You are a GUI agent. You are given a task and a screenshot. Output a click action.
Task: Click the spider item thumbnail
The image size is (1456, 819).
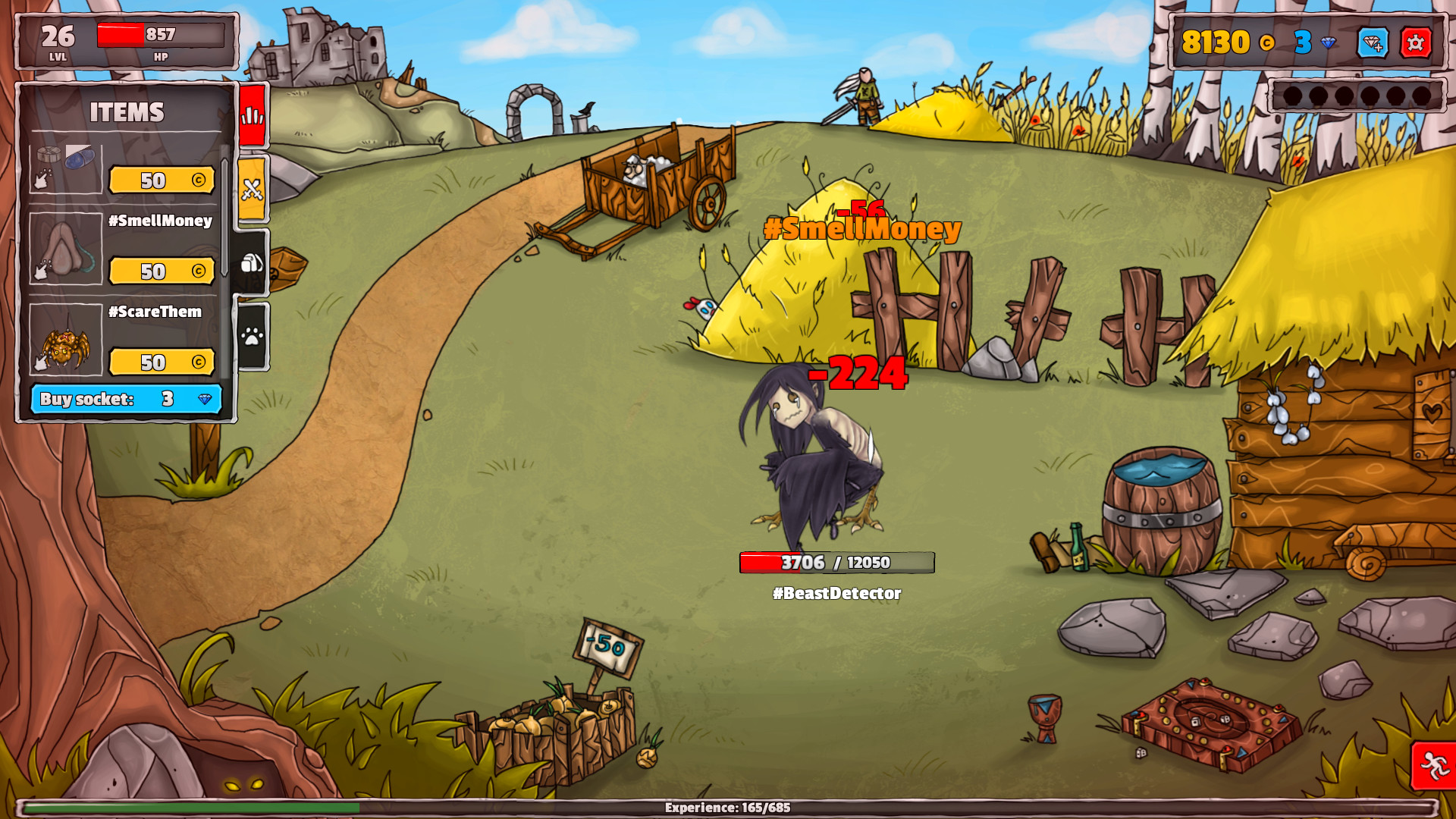point(64,343)
